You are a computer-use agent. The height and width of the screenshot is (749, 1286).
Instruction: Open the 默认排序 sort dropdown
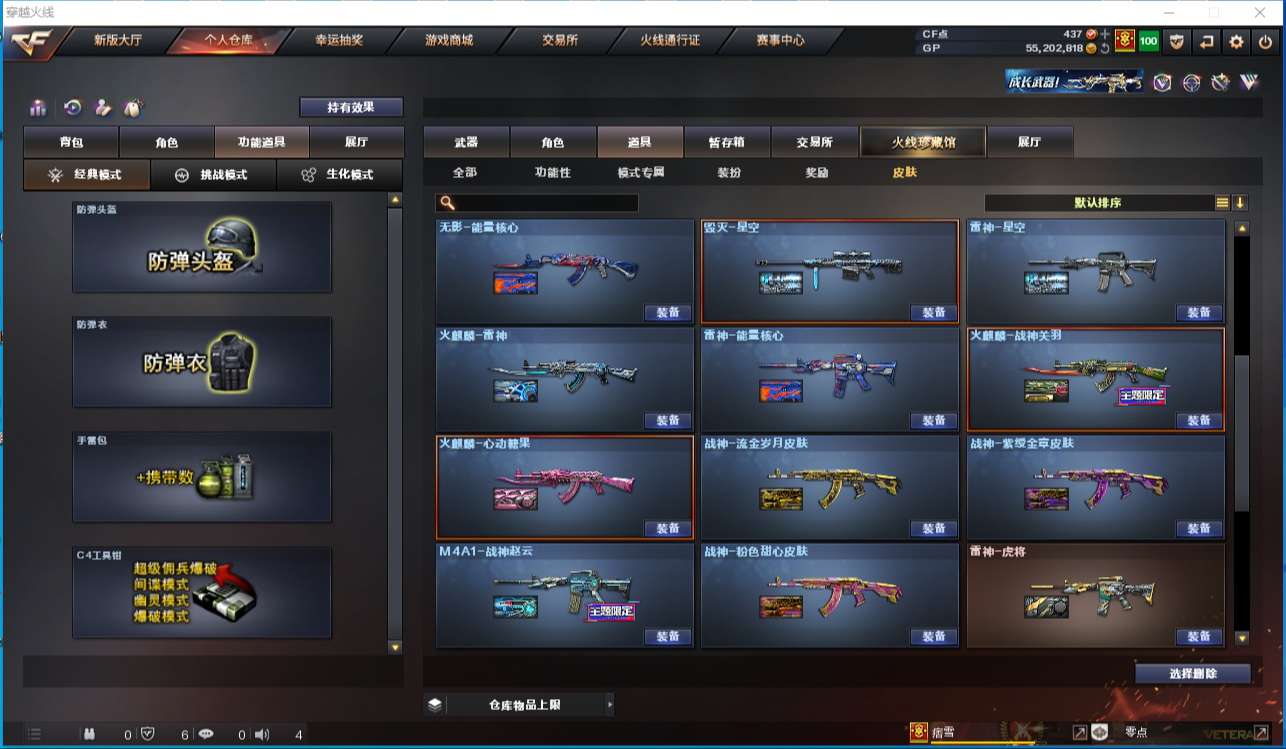(x=1098, y=203)
